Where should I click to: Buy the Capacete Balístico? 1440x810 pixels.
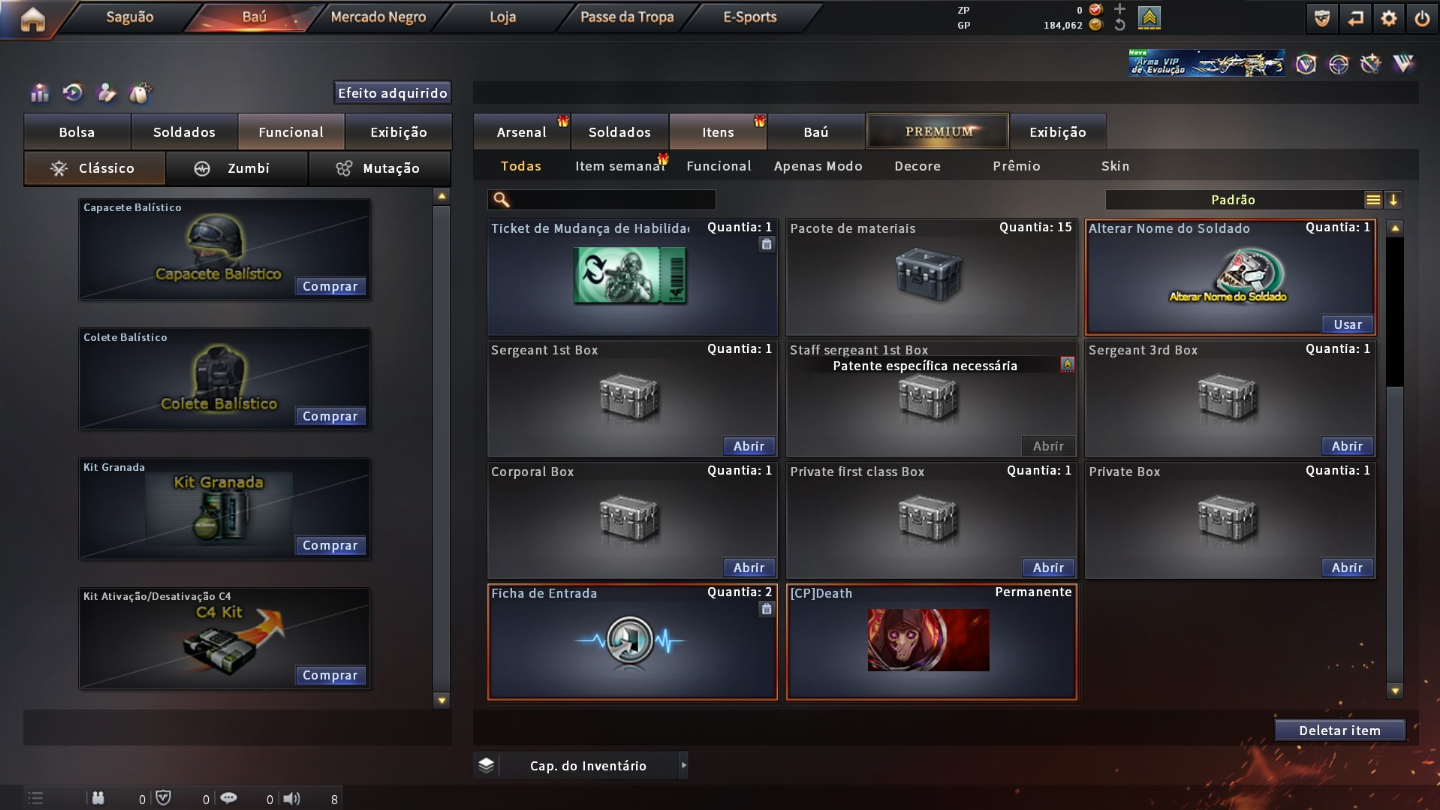click(x=330, y=287)
